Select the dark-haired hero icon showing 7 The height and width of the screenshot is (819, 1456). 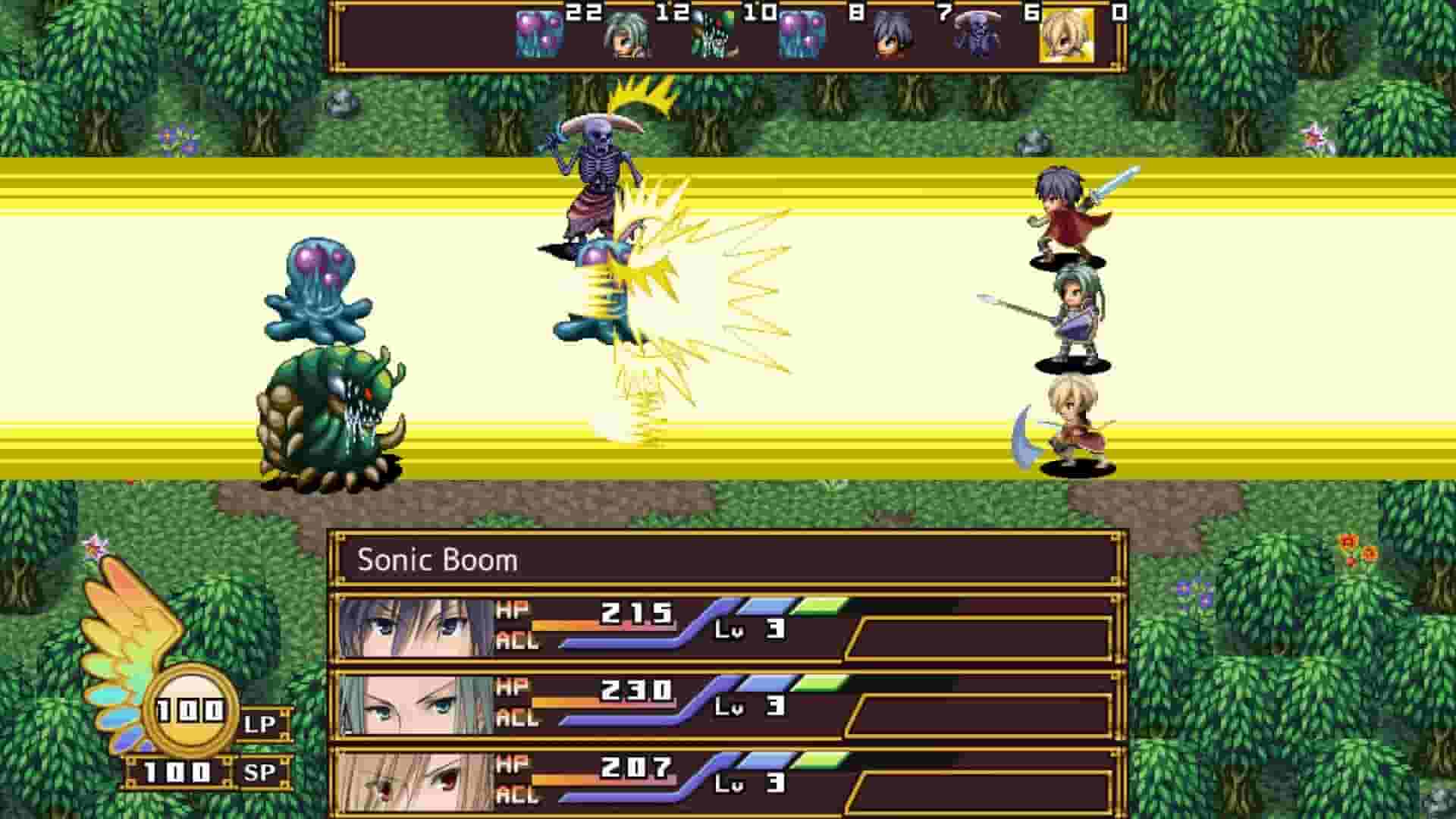click(x=891, y=34)
